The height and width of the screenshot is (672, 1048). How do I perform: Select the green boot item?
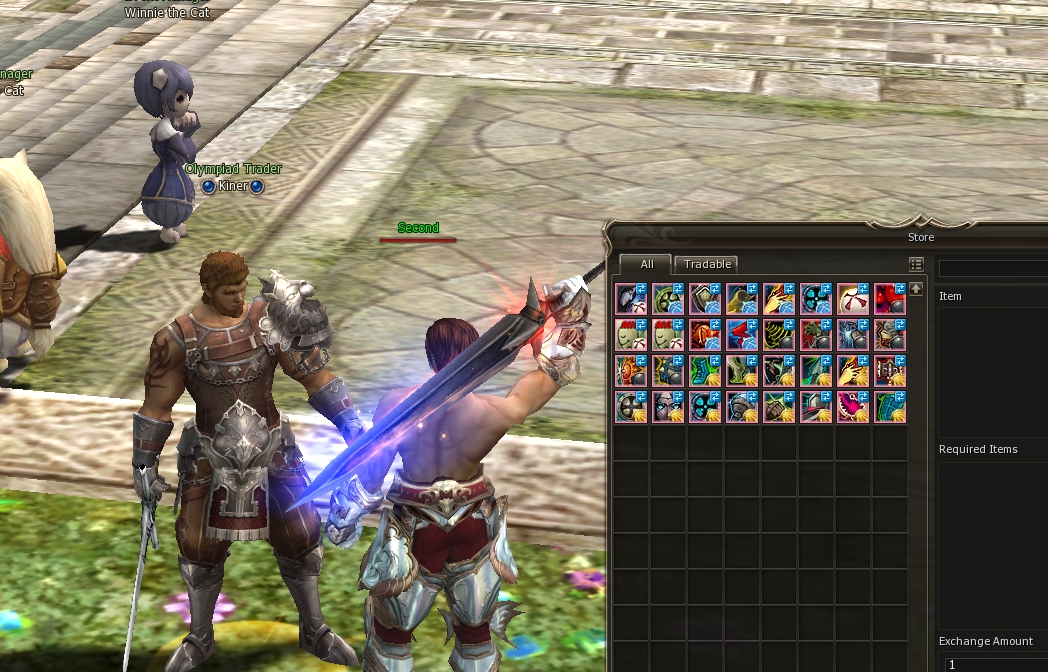pos(741,371)
